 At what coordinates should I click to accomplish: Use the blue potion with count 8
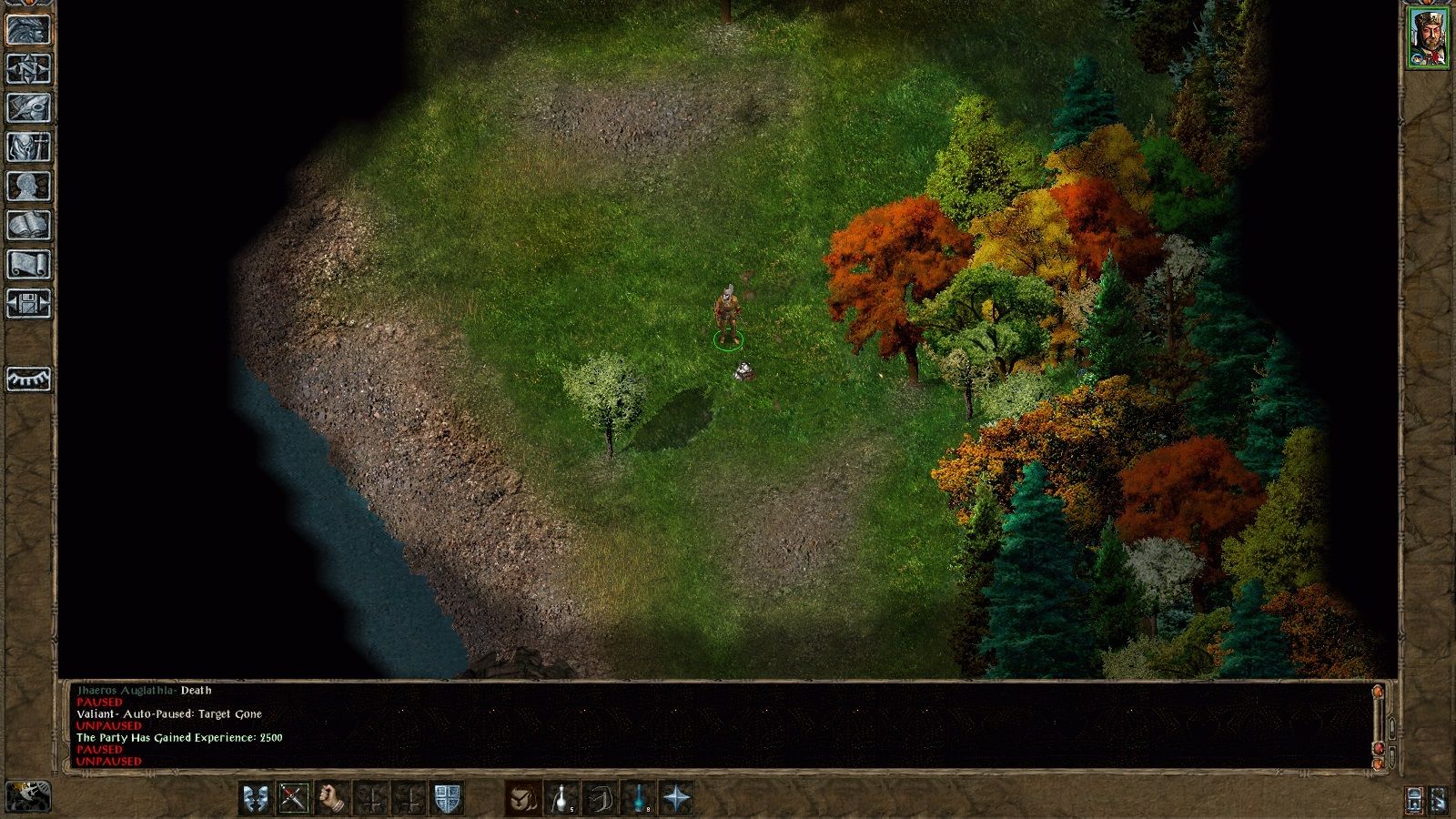pos(640,798)
